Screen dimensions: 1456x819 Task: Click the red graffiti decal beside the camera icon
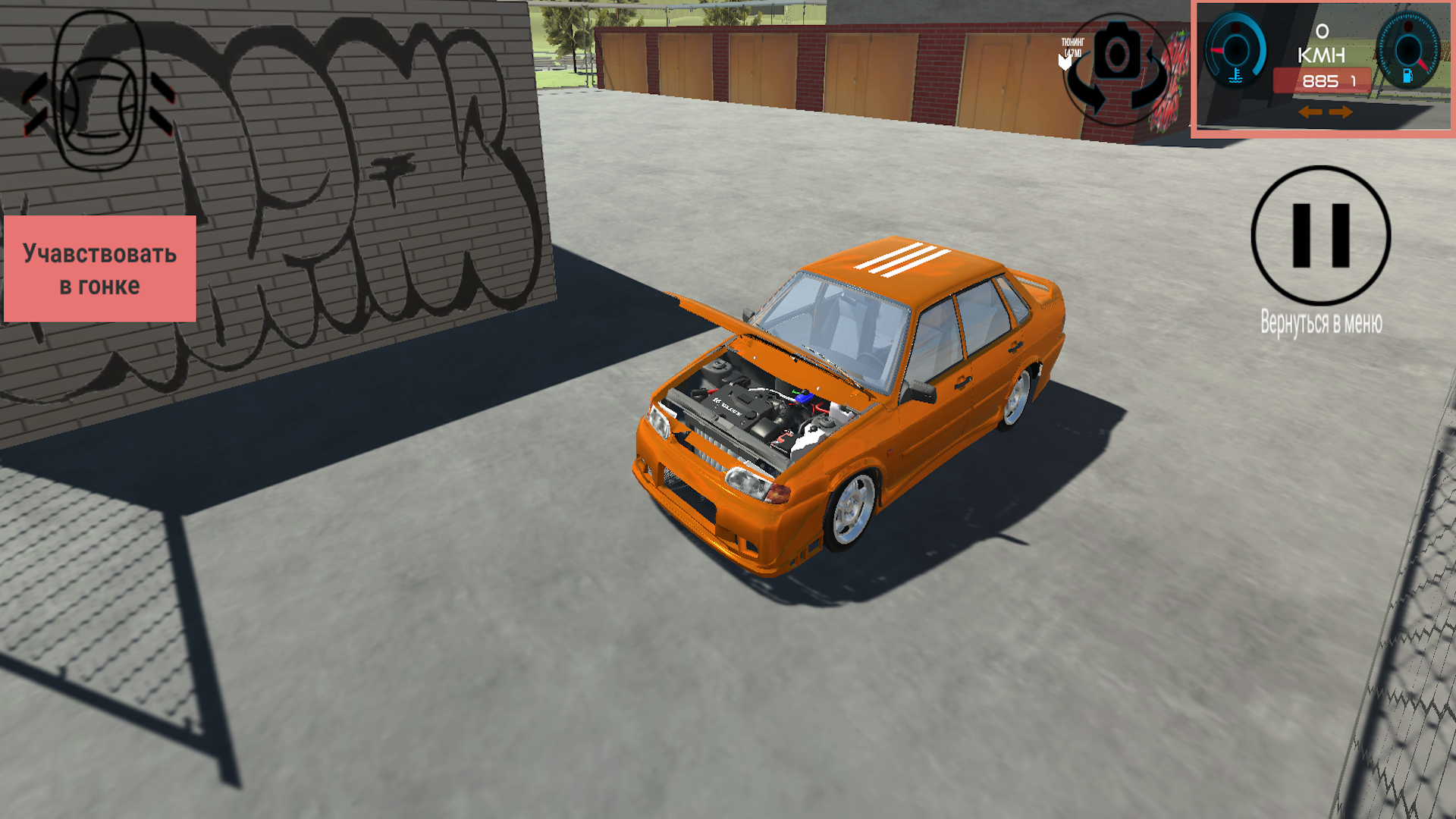pyautogui.click(x=1174, y=64)
